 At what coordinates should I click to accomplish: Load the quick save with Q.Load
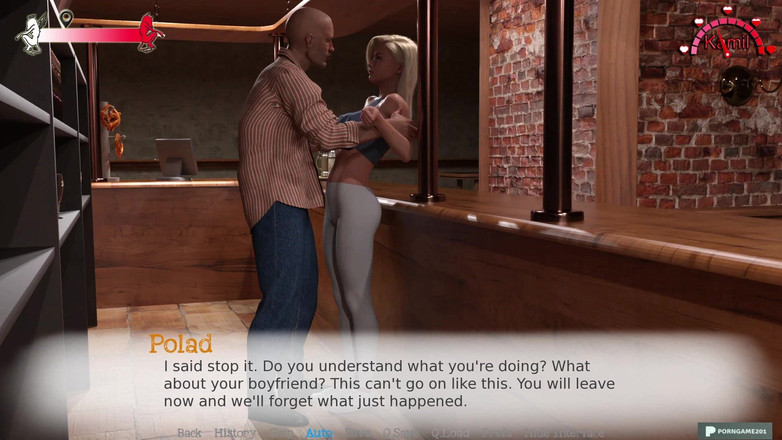click(450, 433)
